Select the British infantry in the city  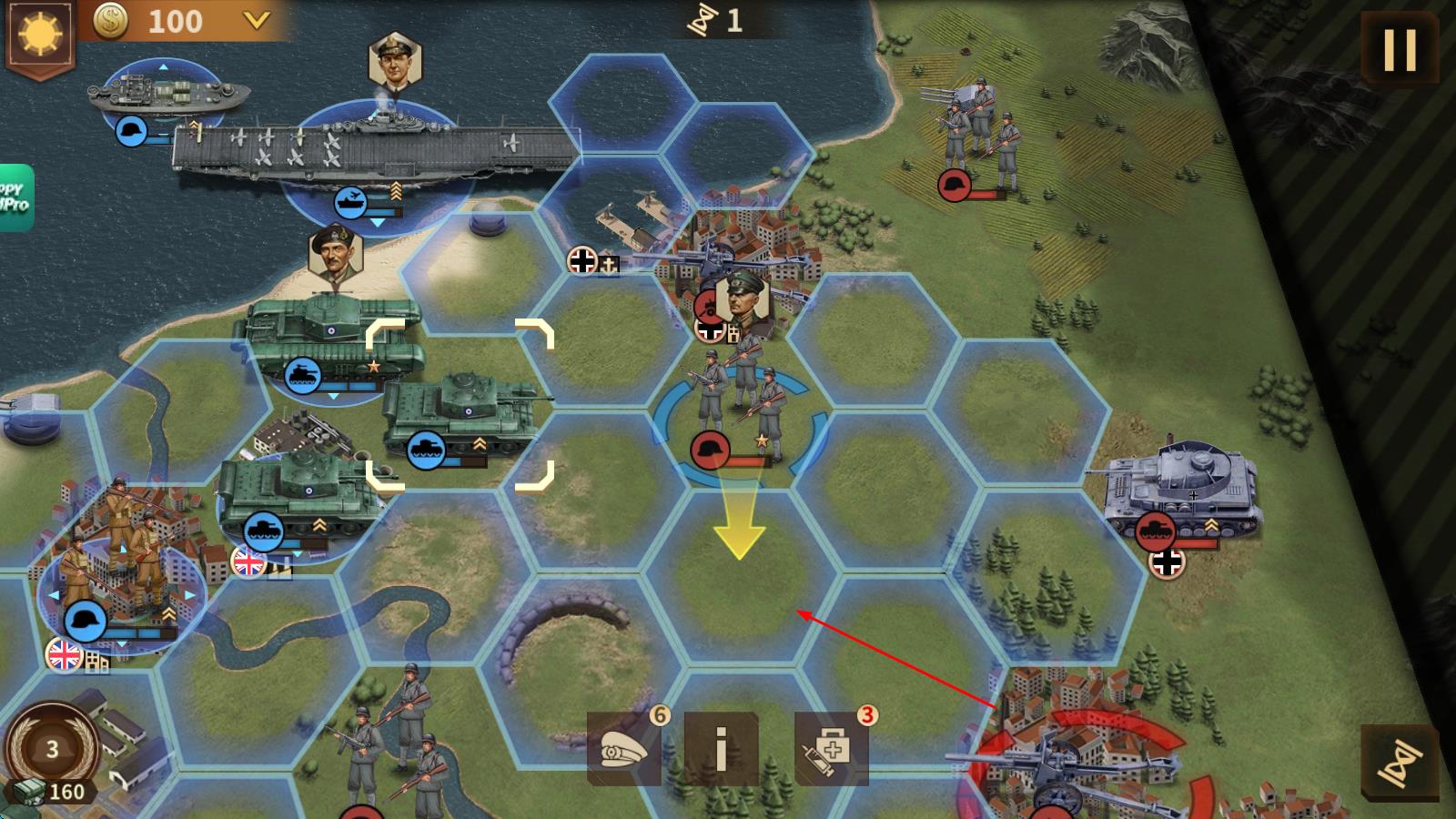click(121, 564)
